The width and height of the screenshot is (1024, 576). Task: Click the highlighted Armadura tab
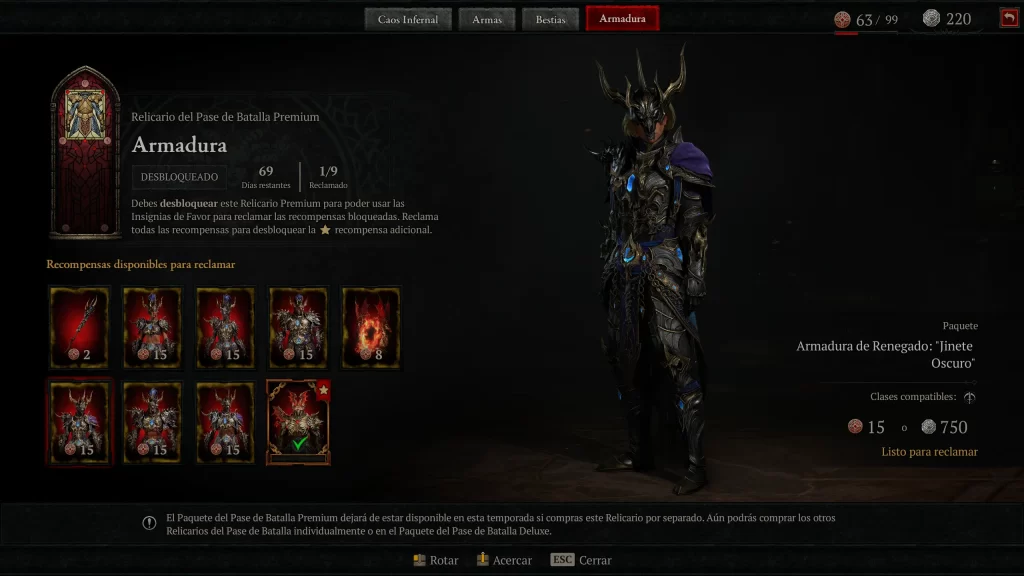pyautogui.click(x=622, y=19)
